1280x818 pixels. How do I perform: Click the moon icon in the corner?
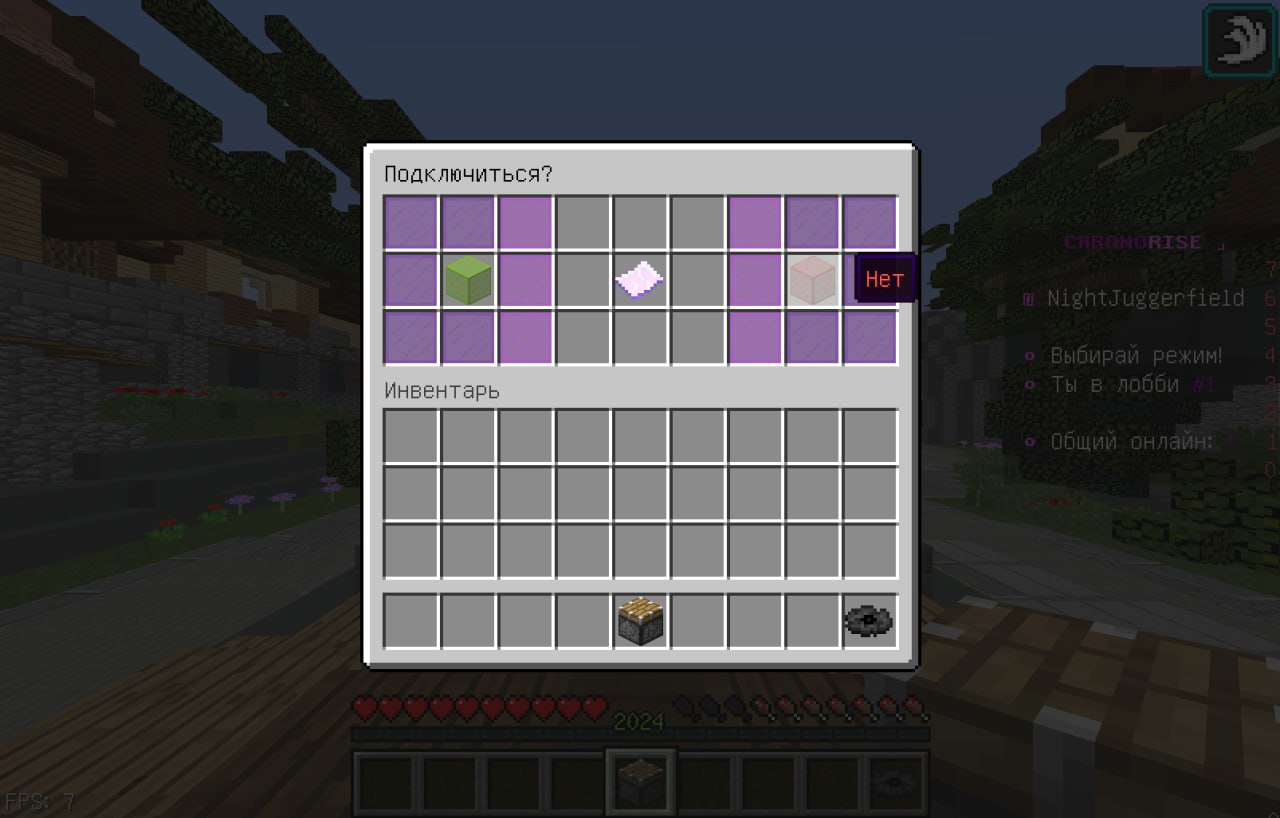click(1240, 40)
